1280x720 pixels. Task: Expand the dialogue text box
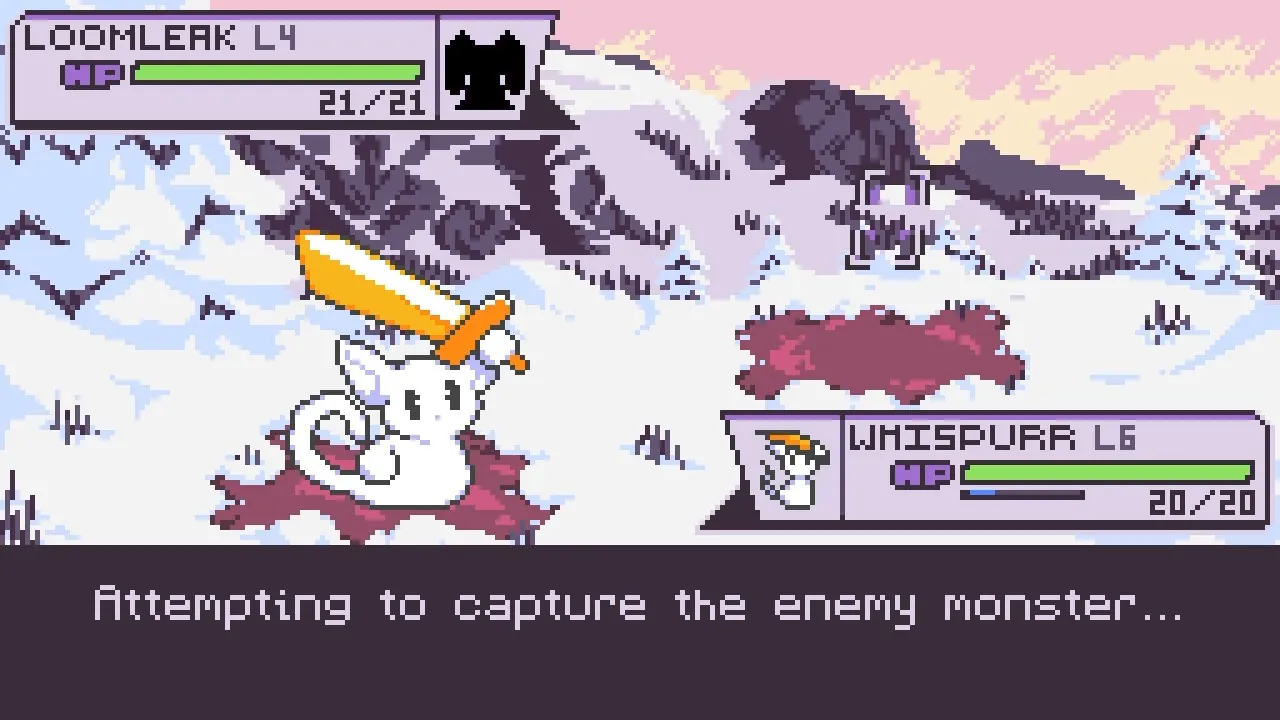pyautogui.click(x=640, y=630)
